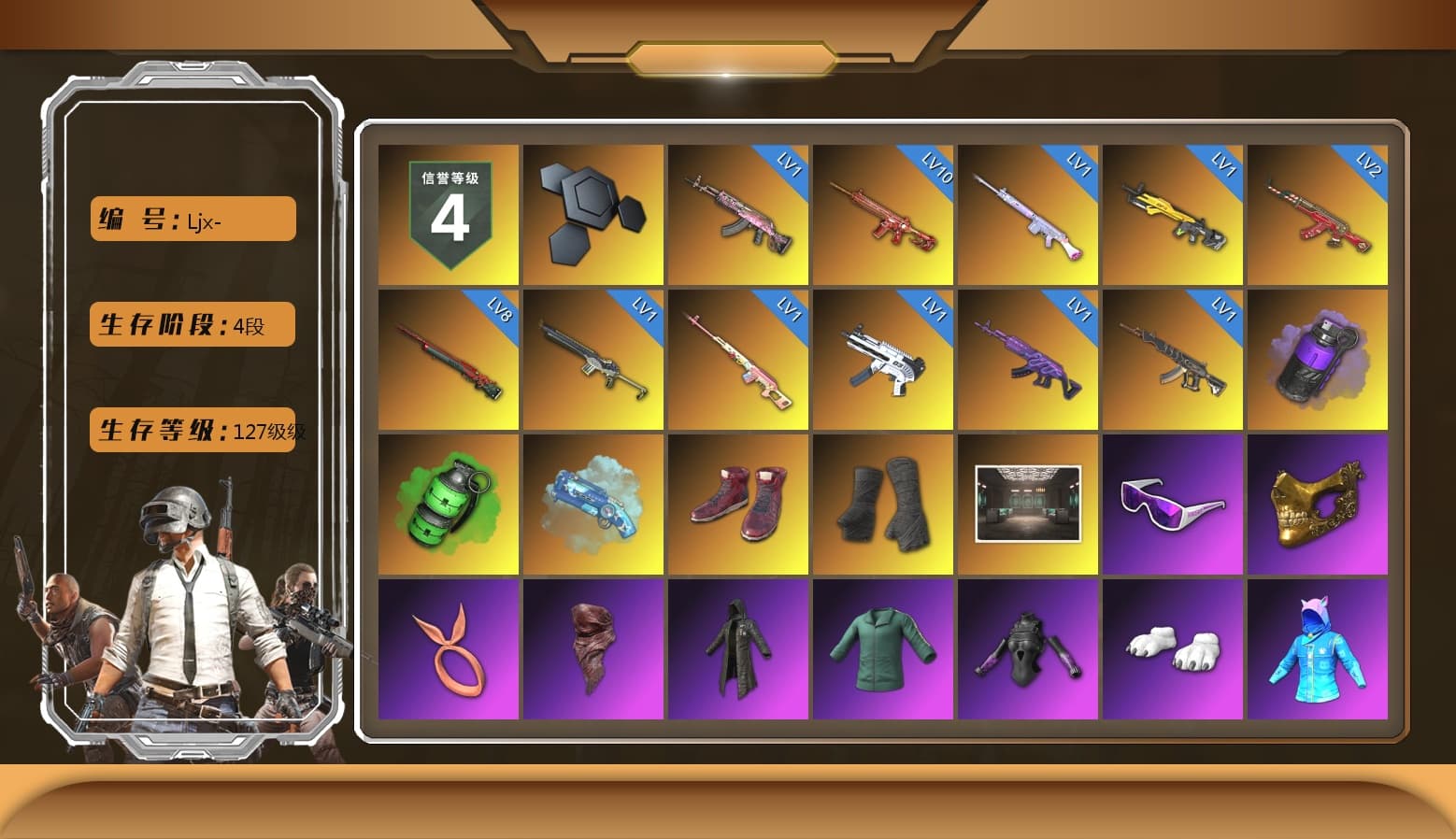Select the red rifle marked LV2
The image size is (1456, 839).
(x=1319, y=215)
